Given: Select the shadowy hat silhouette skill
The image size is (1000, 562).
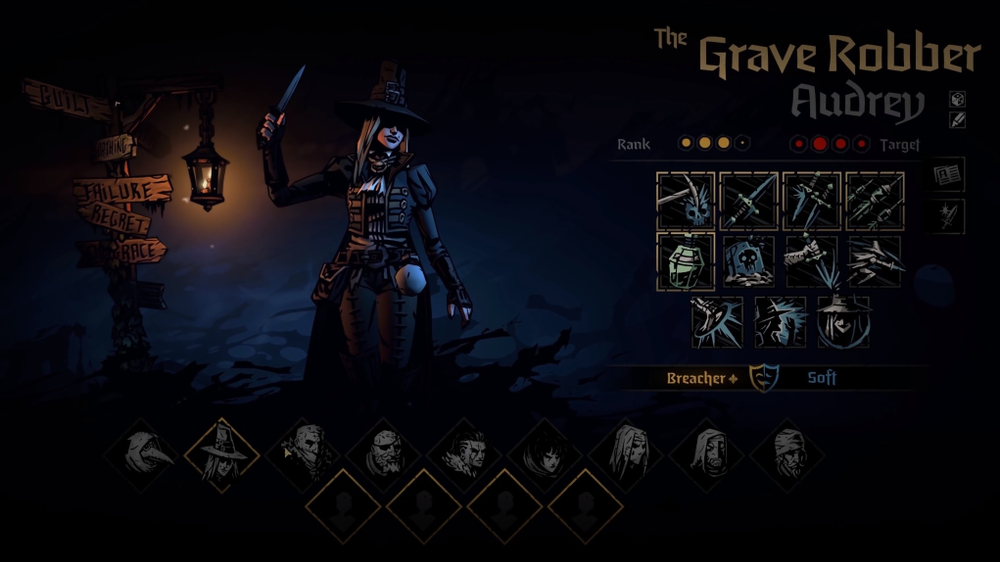Looking at the screenshot, I should pyautogui.click(x=781, y=322).
